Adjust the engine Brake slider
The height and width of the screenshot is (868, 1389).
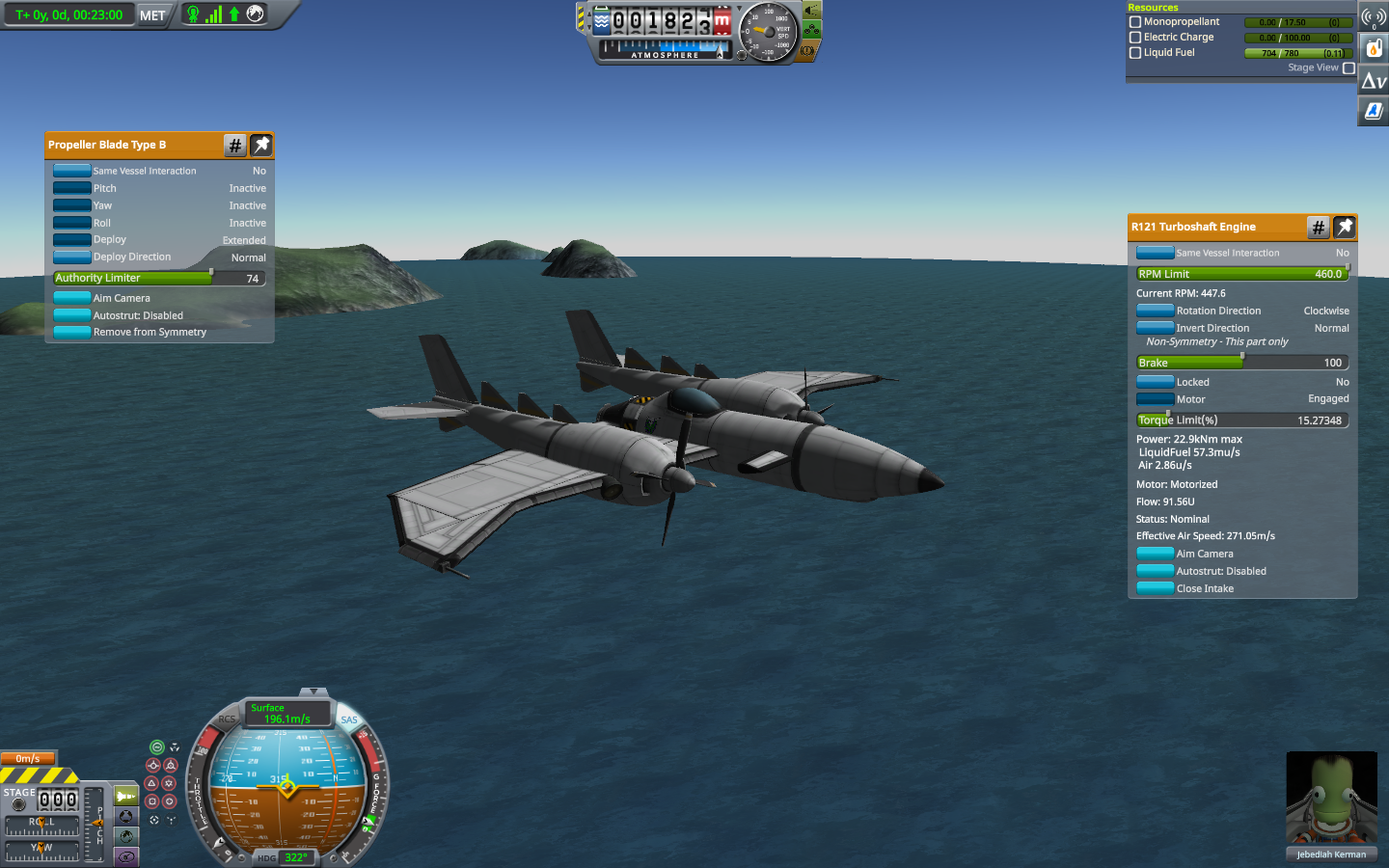click(x=1242, y=363)
